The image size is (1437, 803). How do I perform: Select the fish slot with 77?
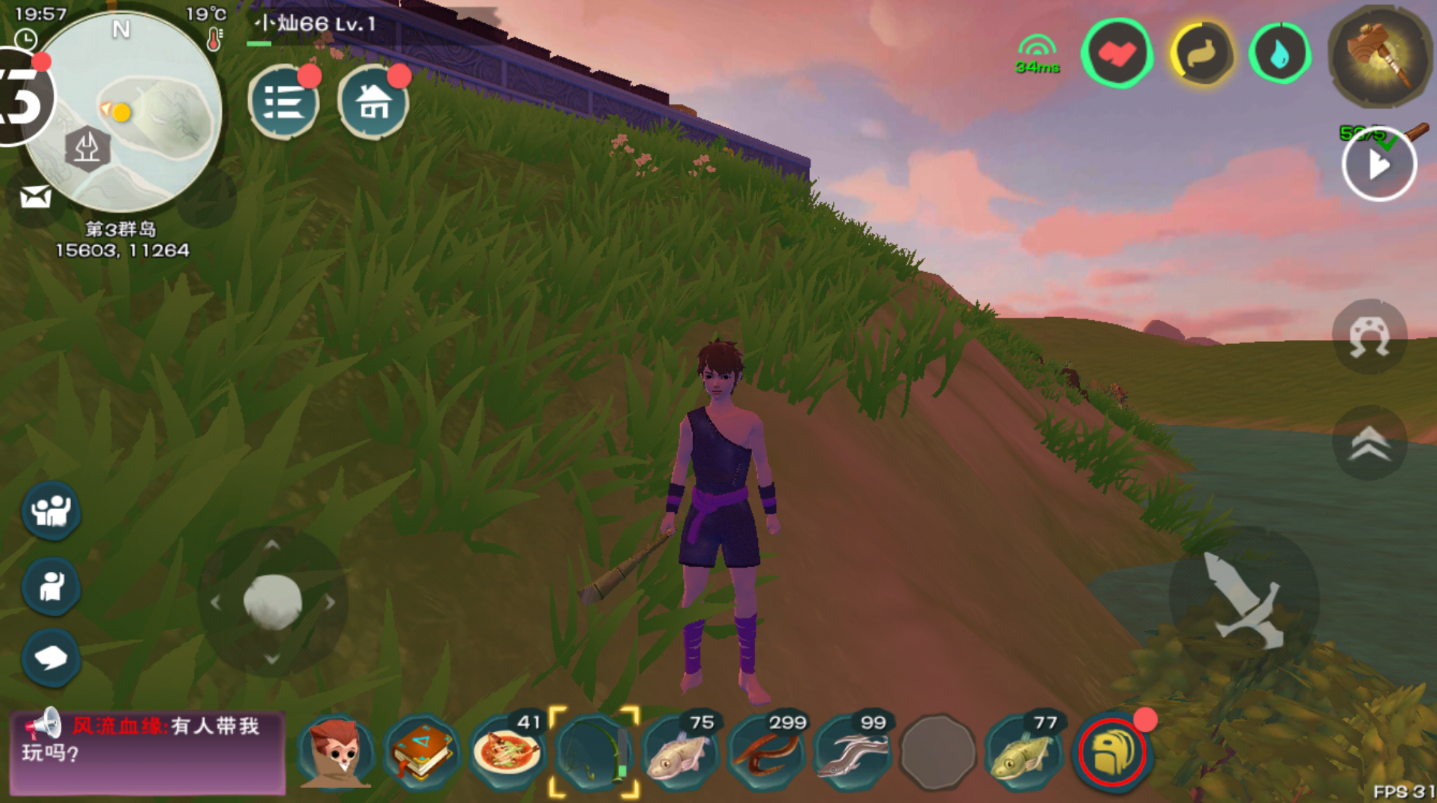point(1023,753)
